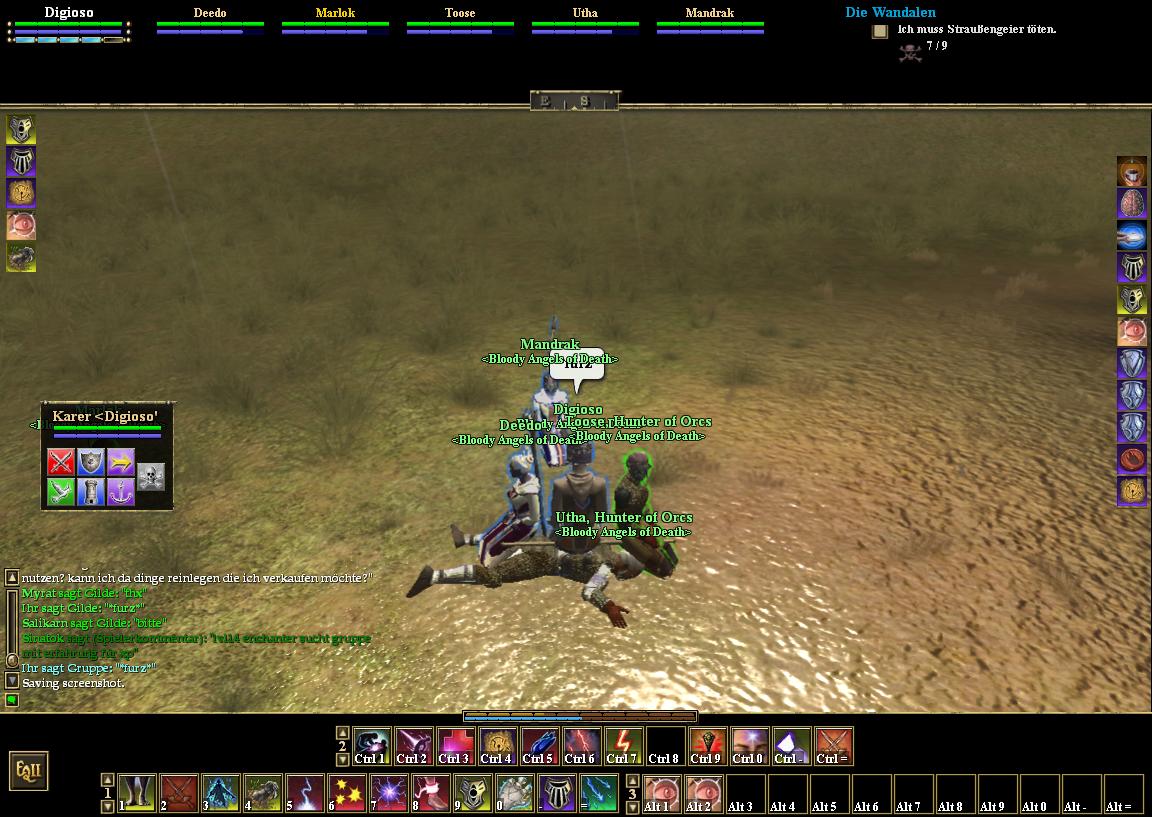Select the pet green dove command
This screenshot has height=817, width=1152.
point(62,492)
